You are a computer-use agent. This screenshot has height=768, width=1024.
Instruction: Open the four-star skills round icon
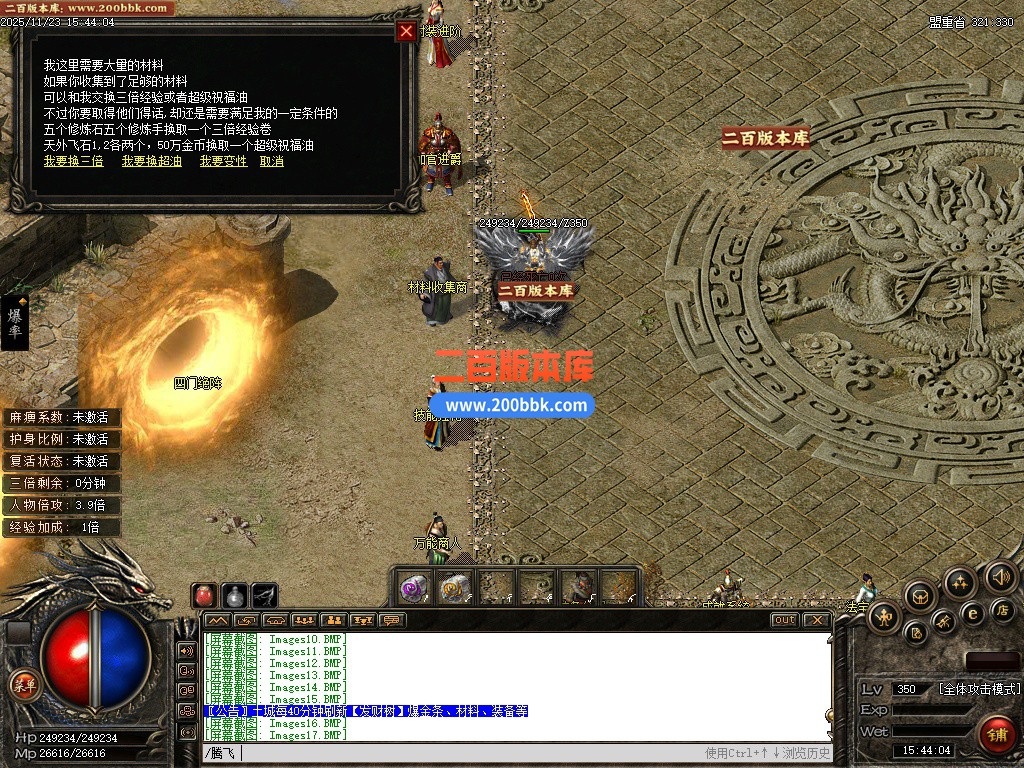click(x=960, y=582)
